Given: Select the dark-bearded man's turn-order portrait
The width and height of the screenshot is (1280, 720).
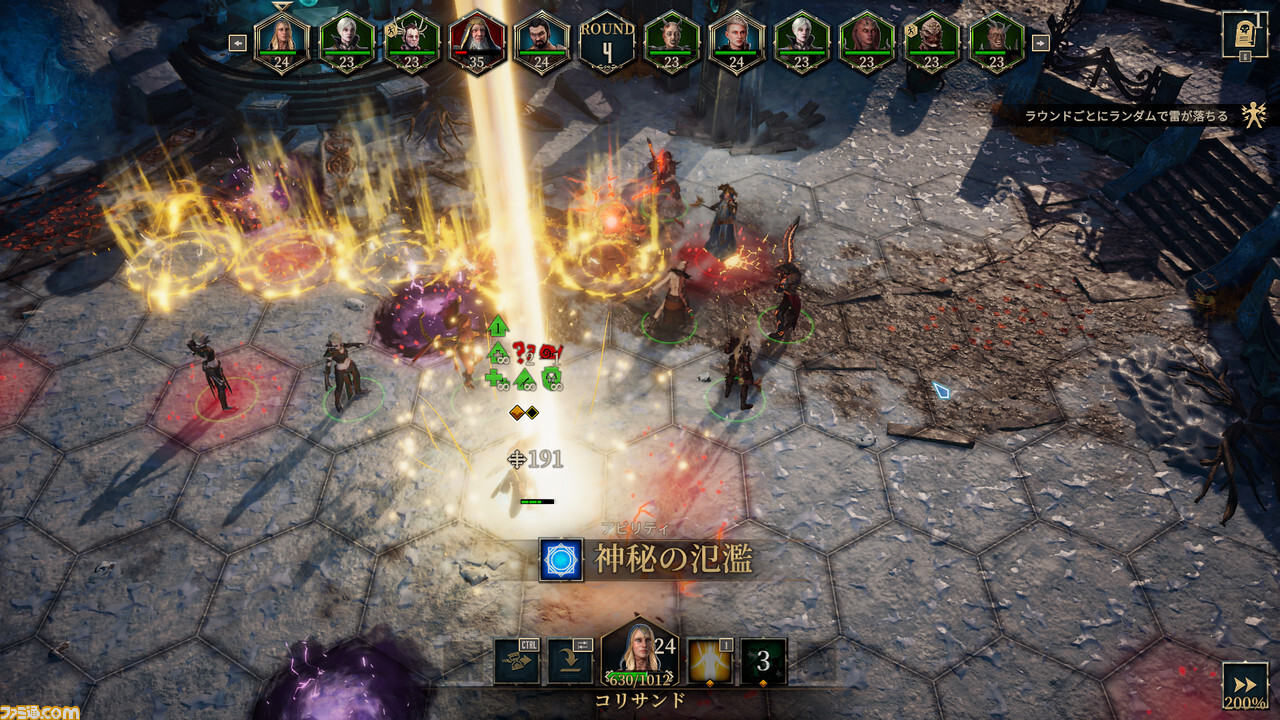Looking at the screenshot, I should coord(541,42).
